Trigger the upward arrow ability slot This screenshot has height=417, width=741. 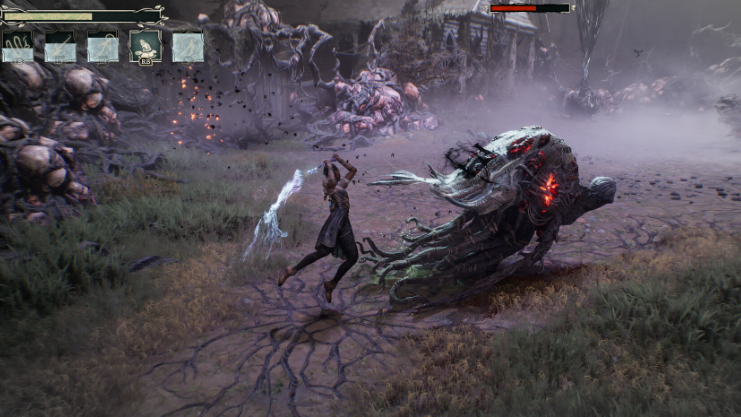(103, 47)
